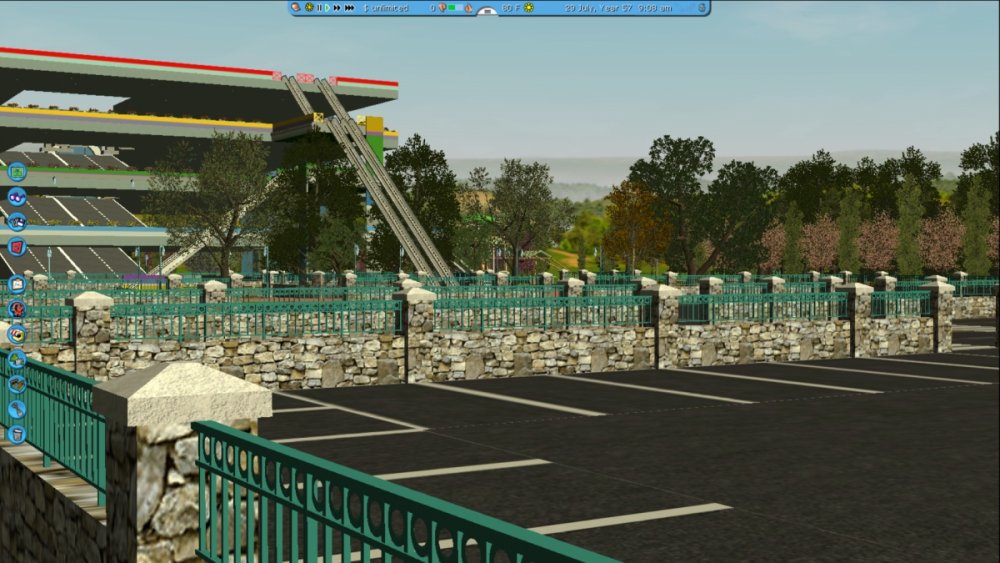Open the calendar park management icon
Viewport: 1000px width, 563px height.
point(17,284)
